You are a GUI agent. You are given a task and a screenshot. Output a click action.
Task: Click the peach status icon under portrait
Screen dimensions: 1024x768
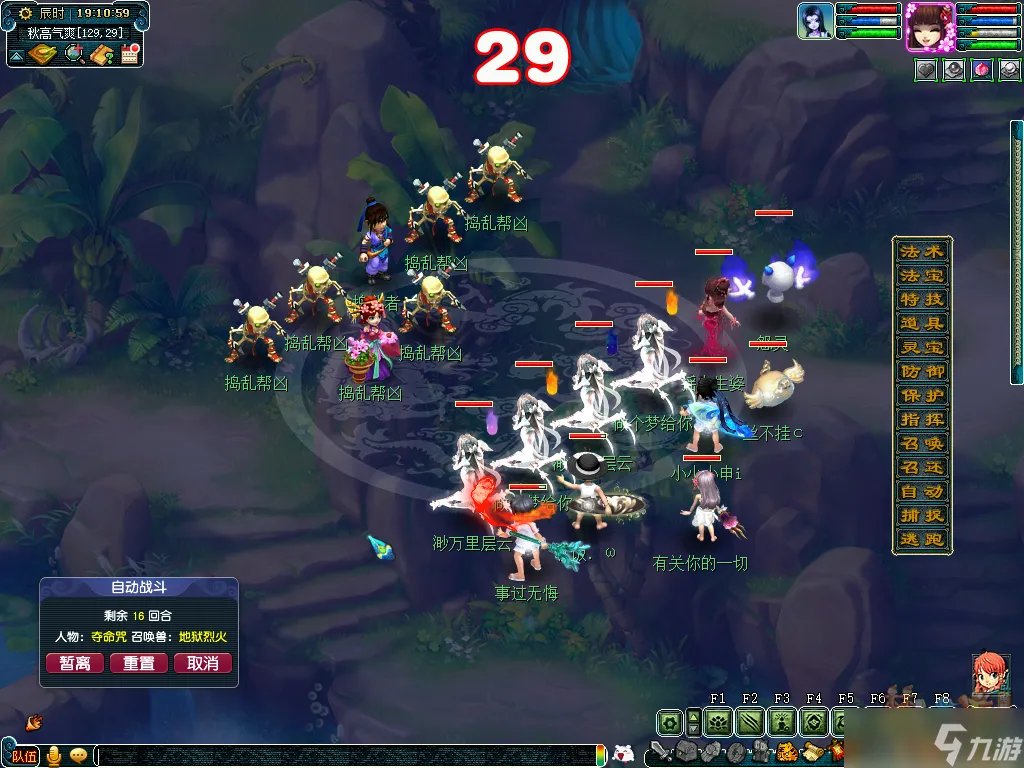click(x=982, y=71)
